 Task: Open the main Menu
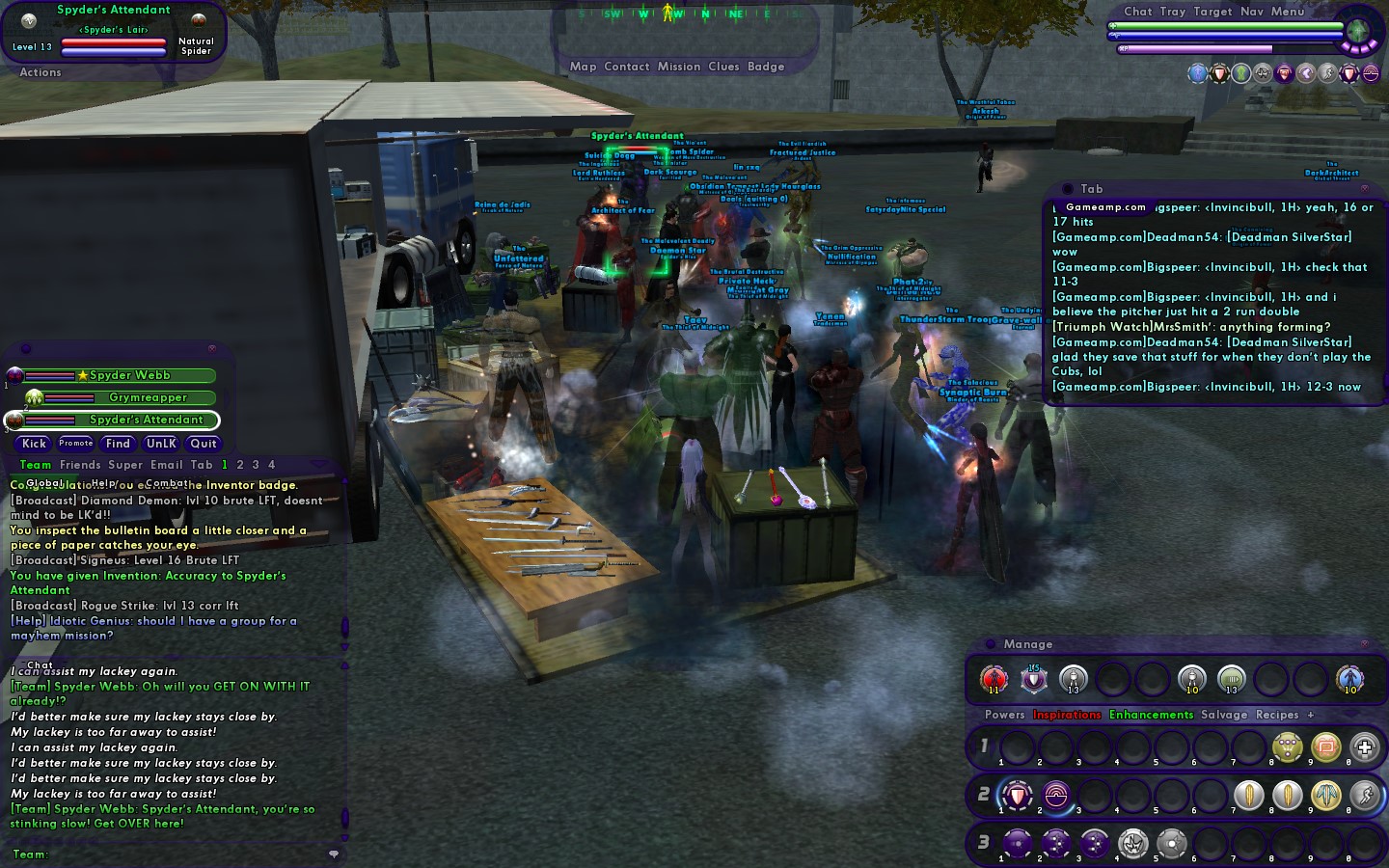click(1288, 12)
